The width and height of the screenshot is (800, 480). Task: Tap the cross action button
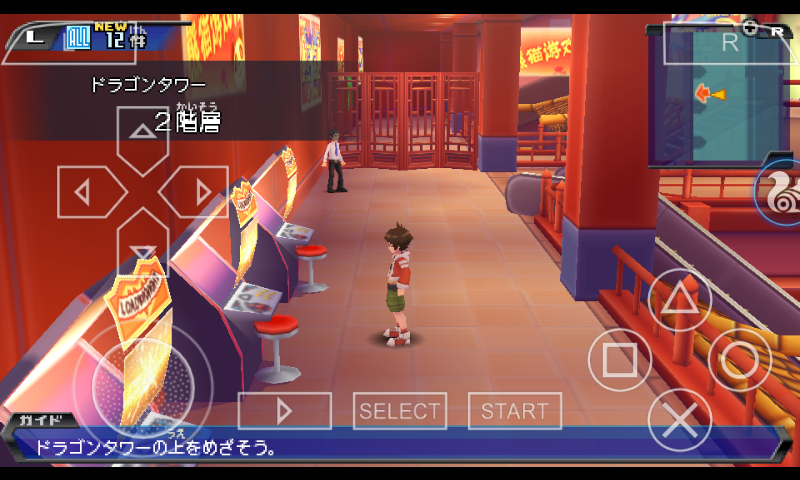(x=680, y=419)
